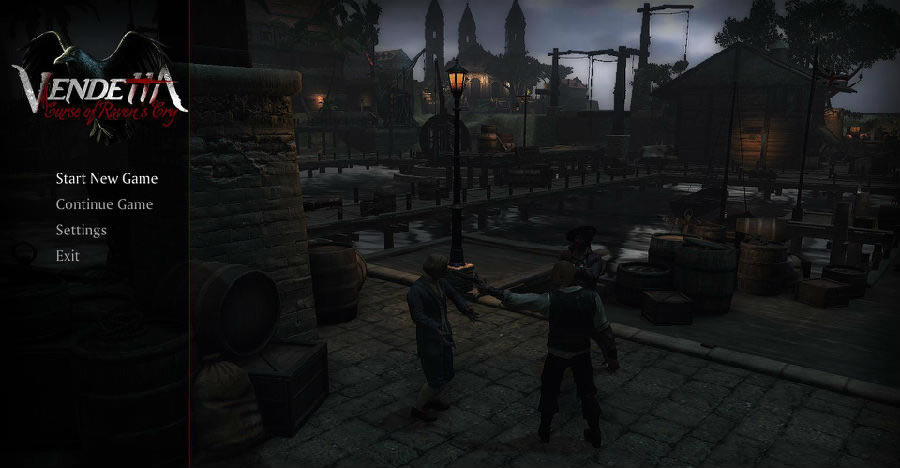Viewport: 900px width, 468px height.
Task: Open the Settings menu
Action: coord(81,230)
